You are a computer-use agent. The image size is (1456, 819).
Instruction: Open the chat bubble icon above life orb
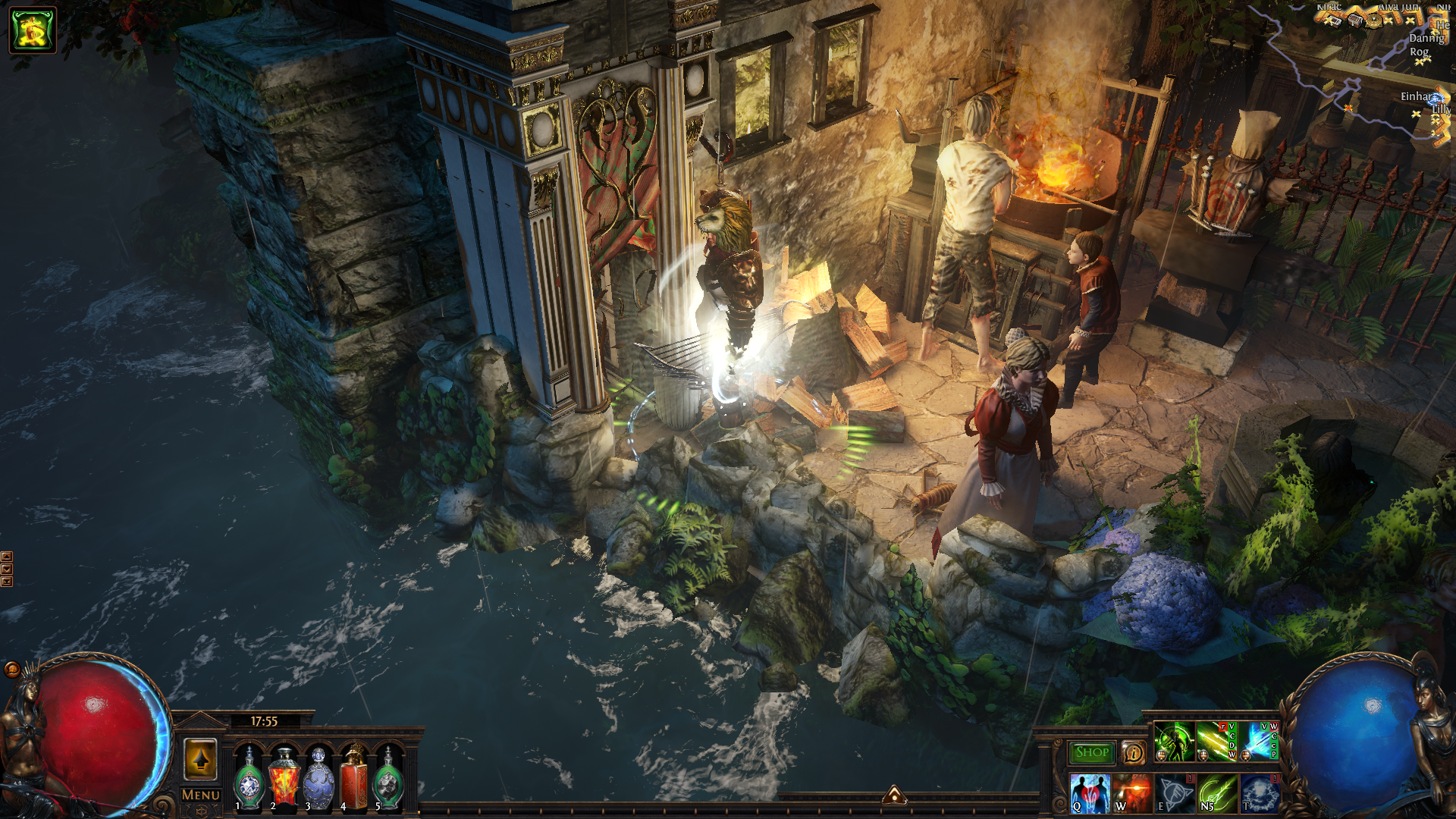click(x=12, y=669)
